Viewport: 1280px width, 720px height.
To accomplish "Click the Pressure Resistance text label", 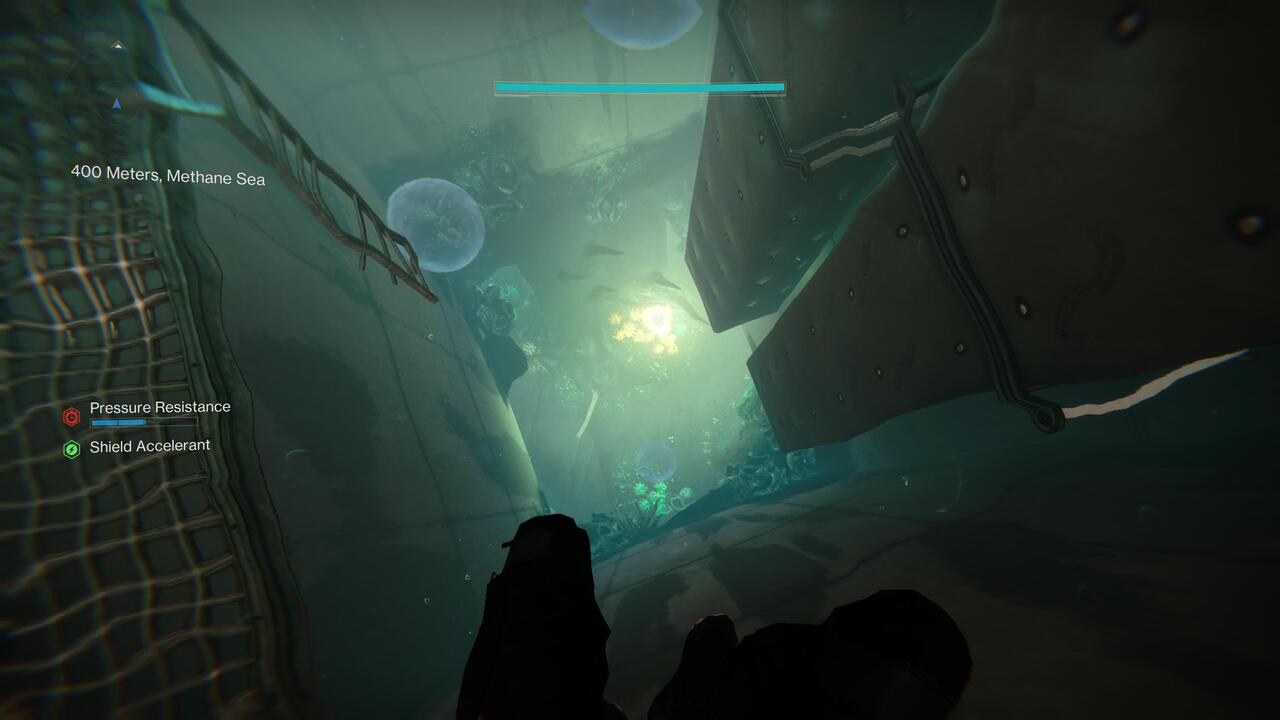I will tap(160, 407).
